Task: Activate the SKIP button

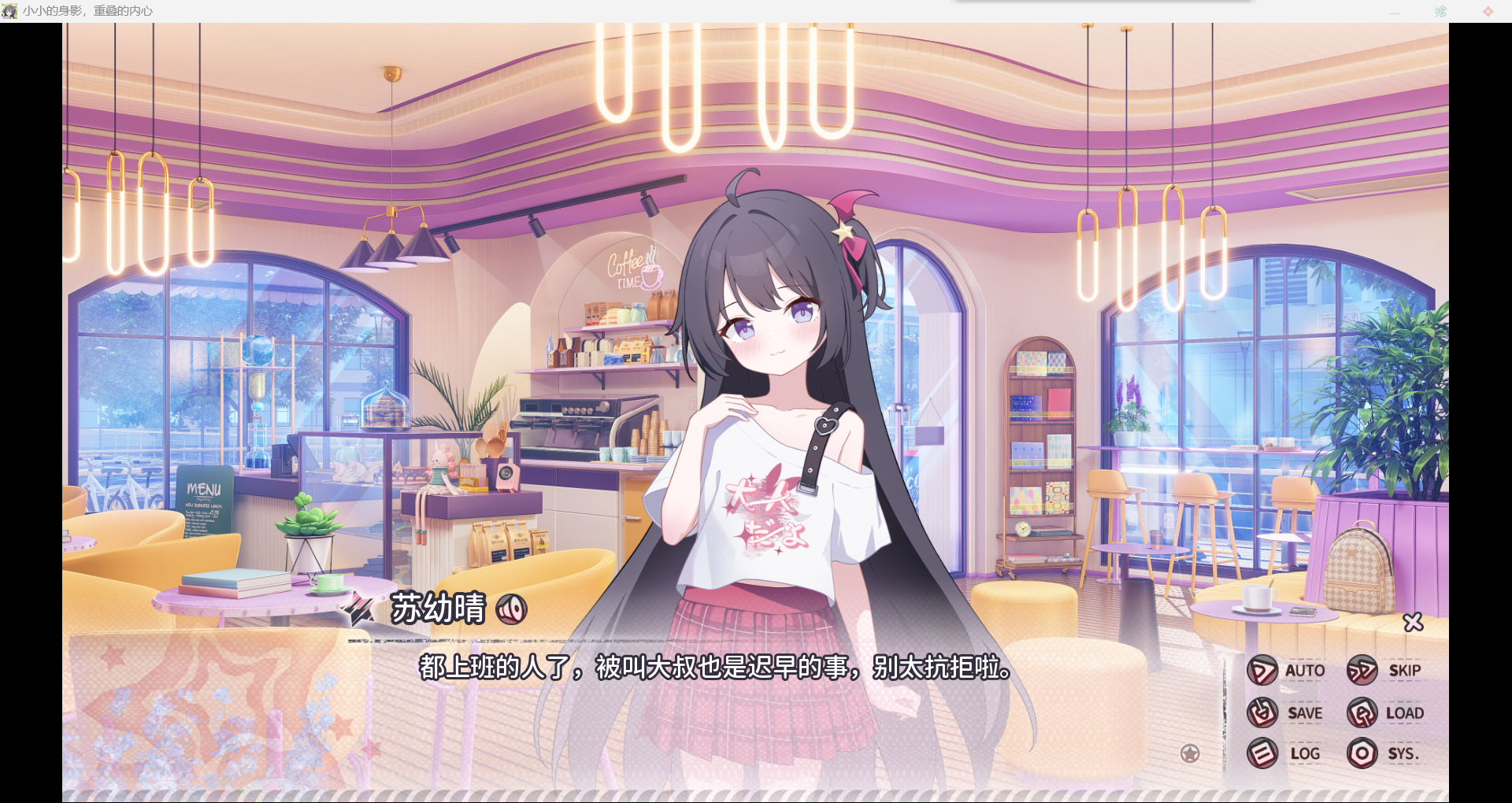Action: coord(1384,671)
